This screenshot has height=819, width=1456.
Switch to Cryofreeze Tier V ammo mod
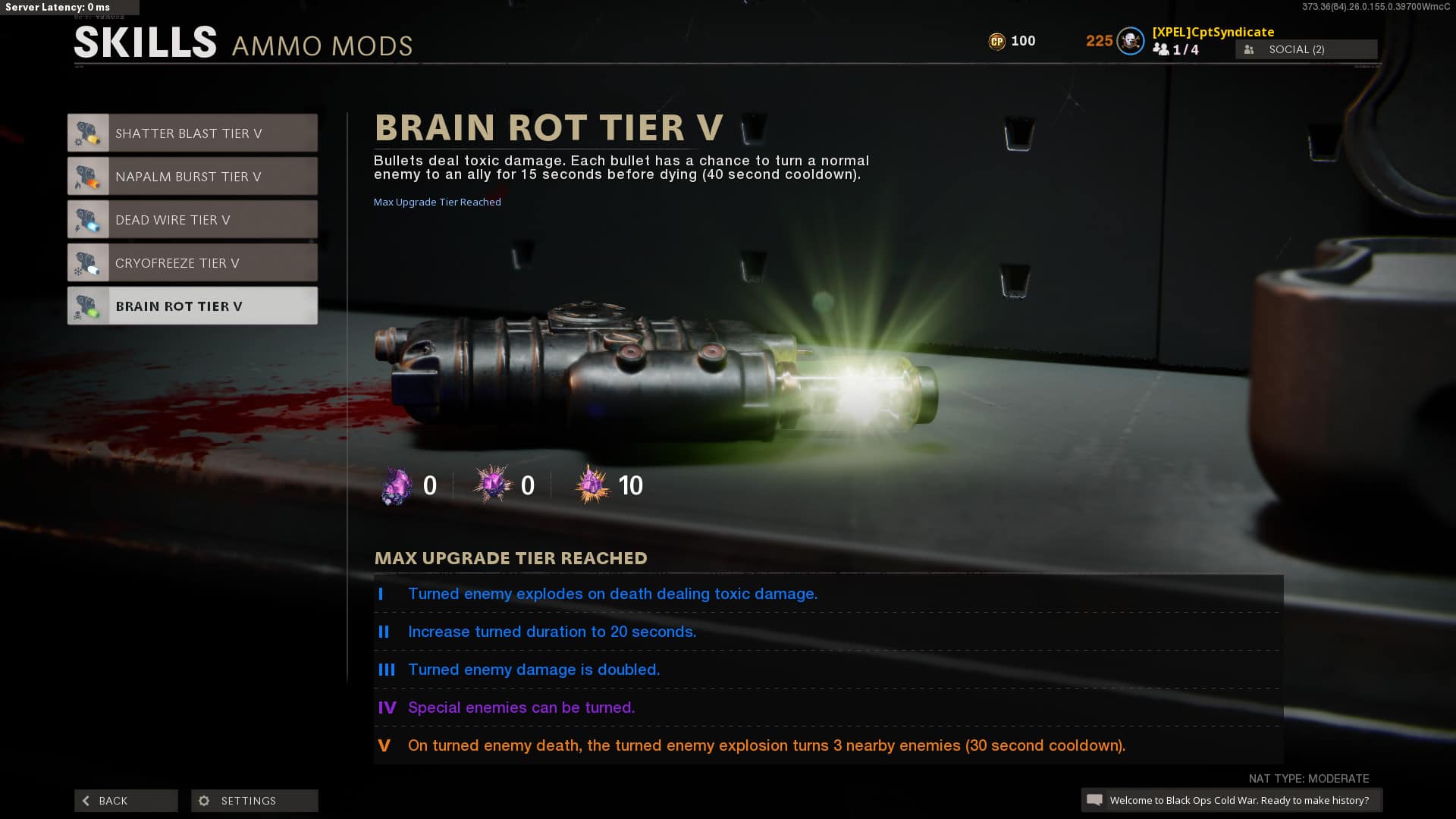pyautogui.click(x=192, y=263)
